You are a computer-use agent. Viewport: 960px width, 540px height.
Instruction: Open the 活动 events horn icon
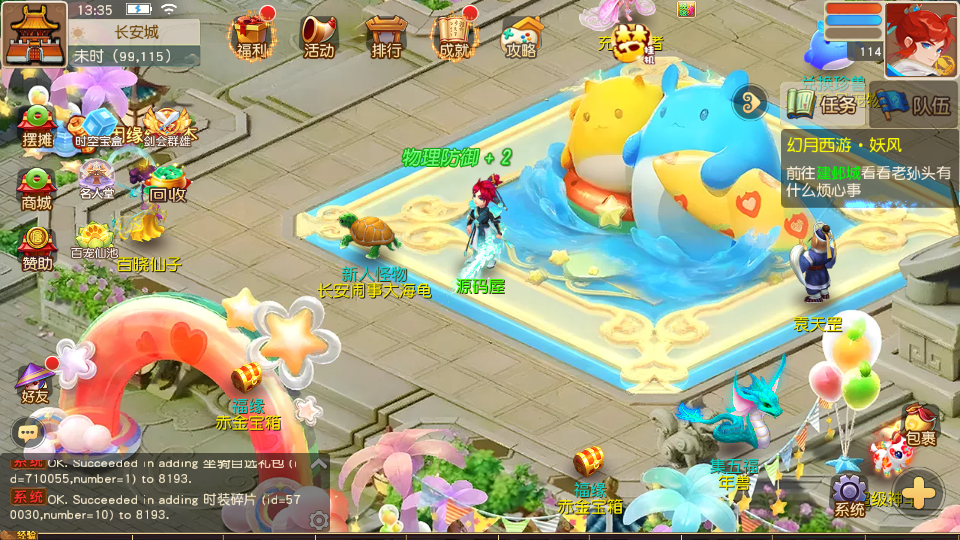318,35
